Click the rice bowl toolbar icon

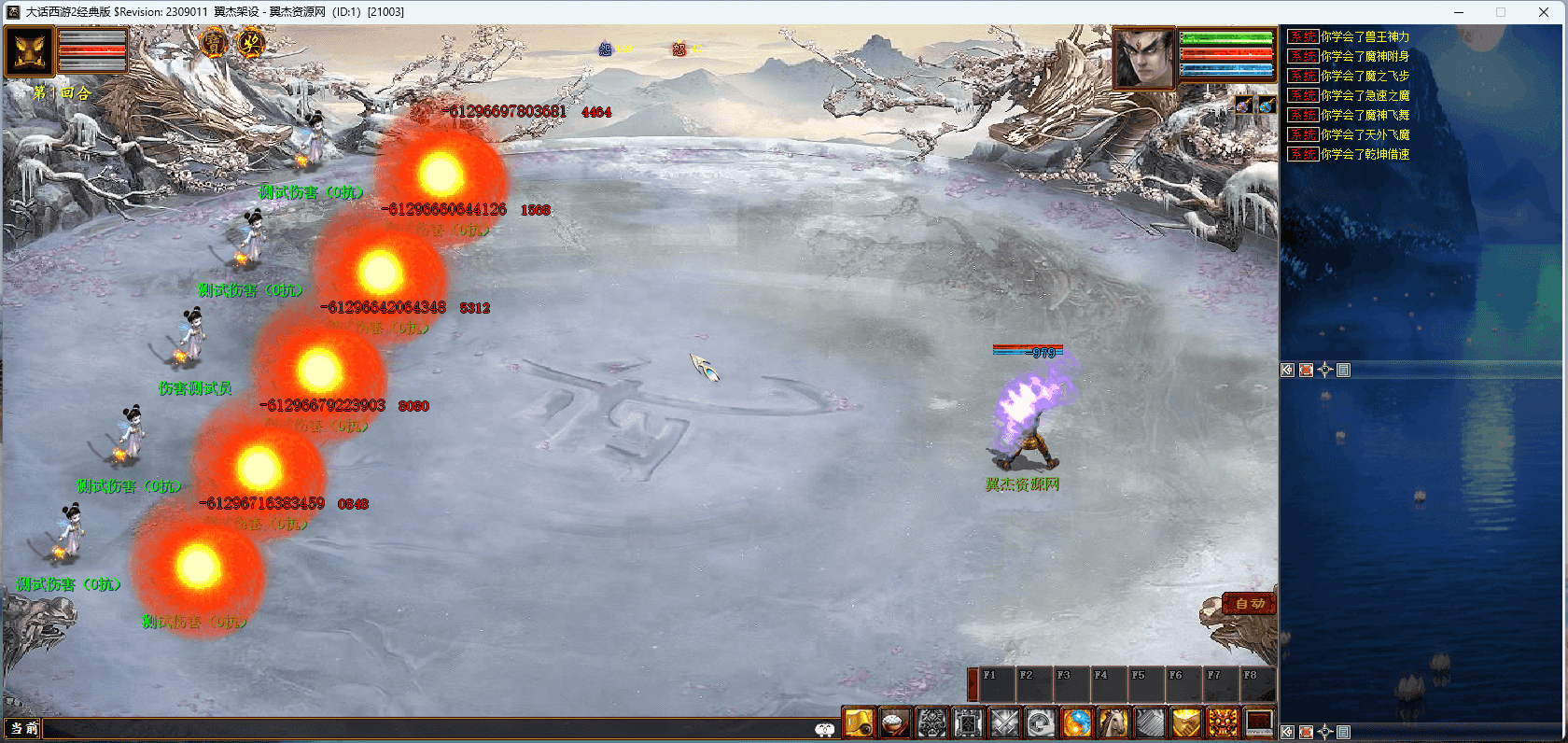click(x=895, y=723)
